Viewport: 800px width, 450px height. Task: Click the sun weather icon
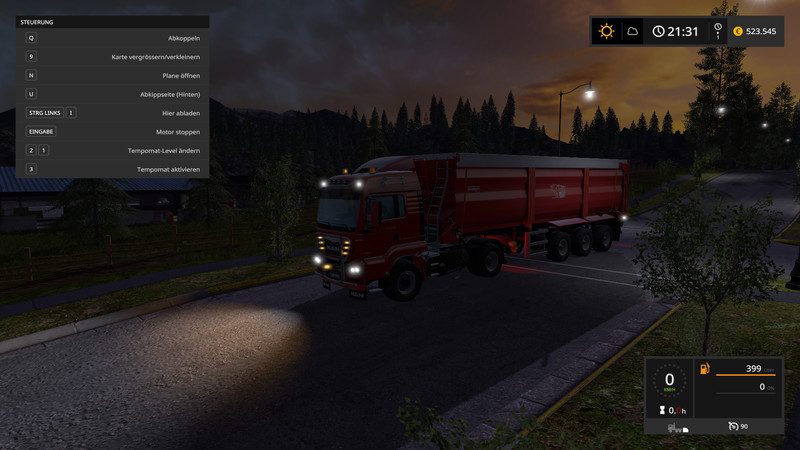coord(606,31)
